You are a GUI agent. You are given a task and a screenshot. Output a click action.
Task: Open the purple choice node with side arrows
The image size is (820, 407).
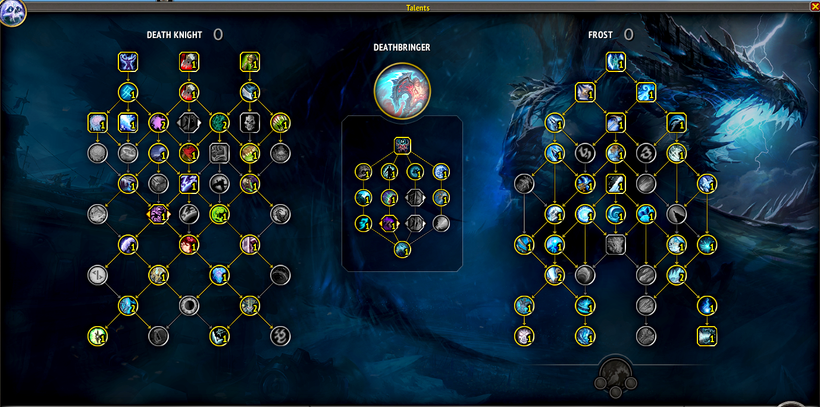[x=158, y=213]
